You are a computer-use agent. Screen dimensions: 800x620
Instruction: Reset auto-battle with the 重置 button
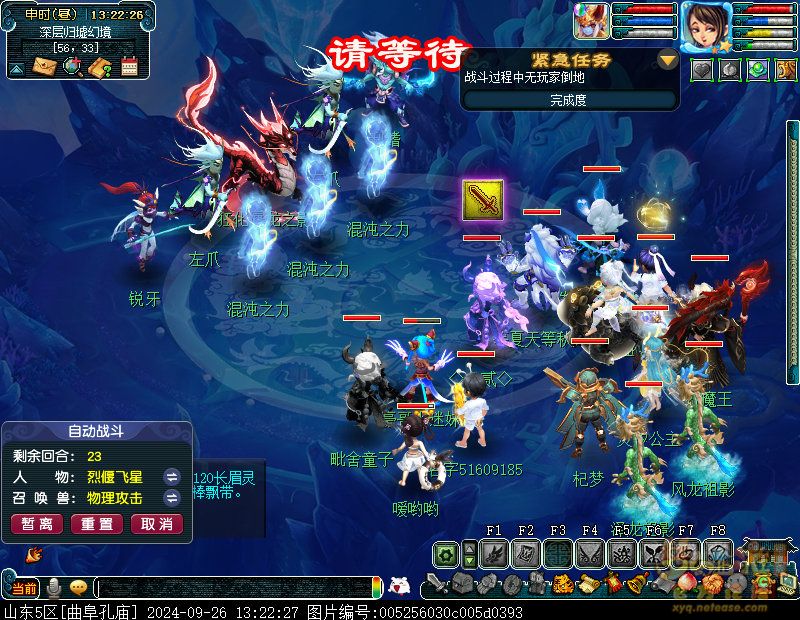click(x=97, y=524)
